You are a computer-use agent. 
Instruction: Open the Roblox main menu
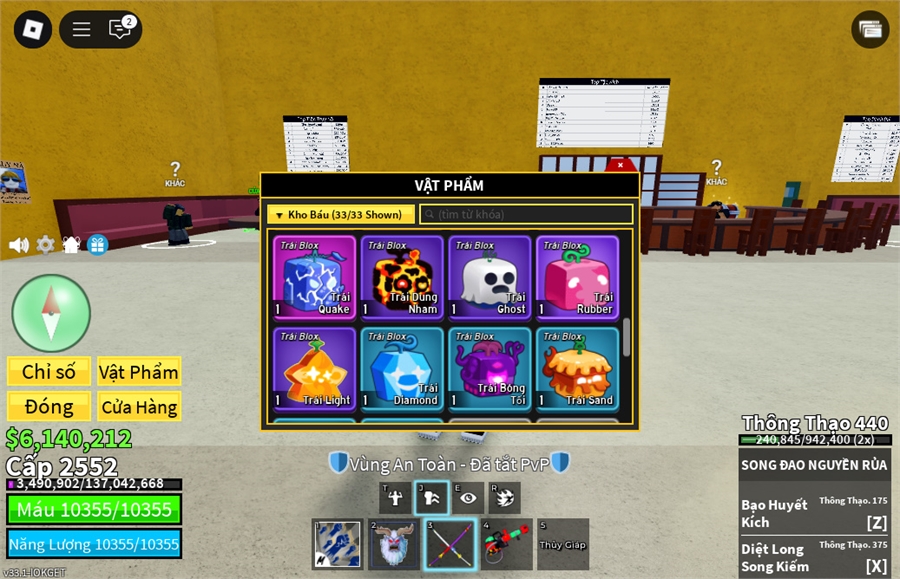pos(32,29)
